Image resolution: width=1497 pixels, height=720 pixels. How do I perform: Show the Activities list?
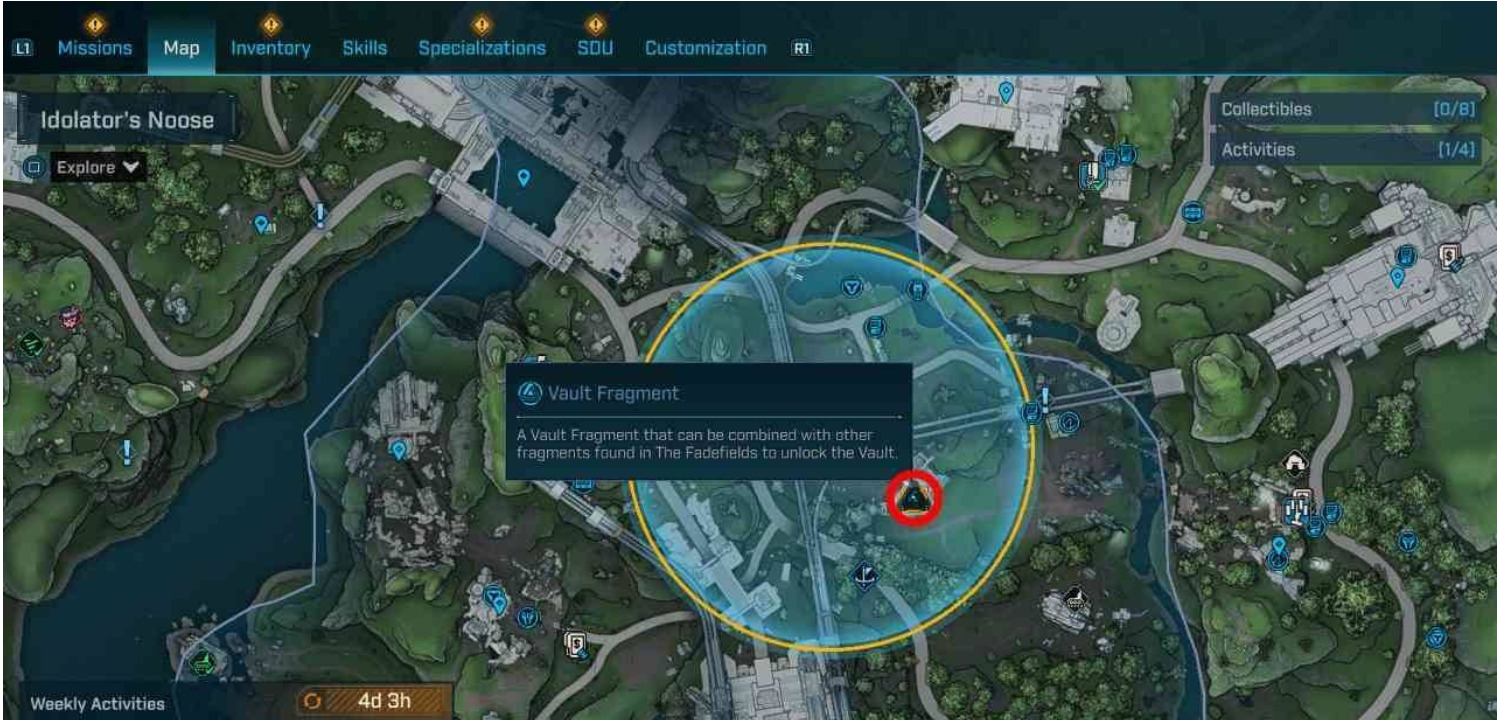[x=1346, y=150]
